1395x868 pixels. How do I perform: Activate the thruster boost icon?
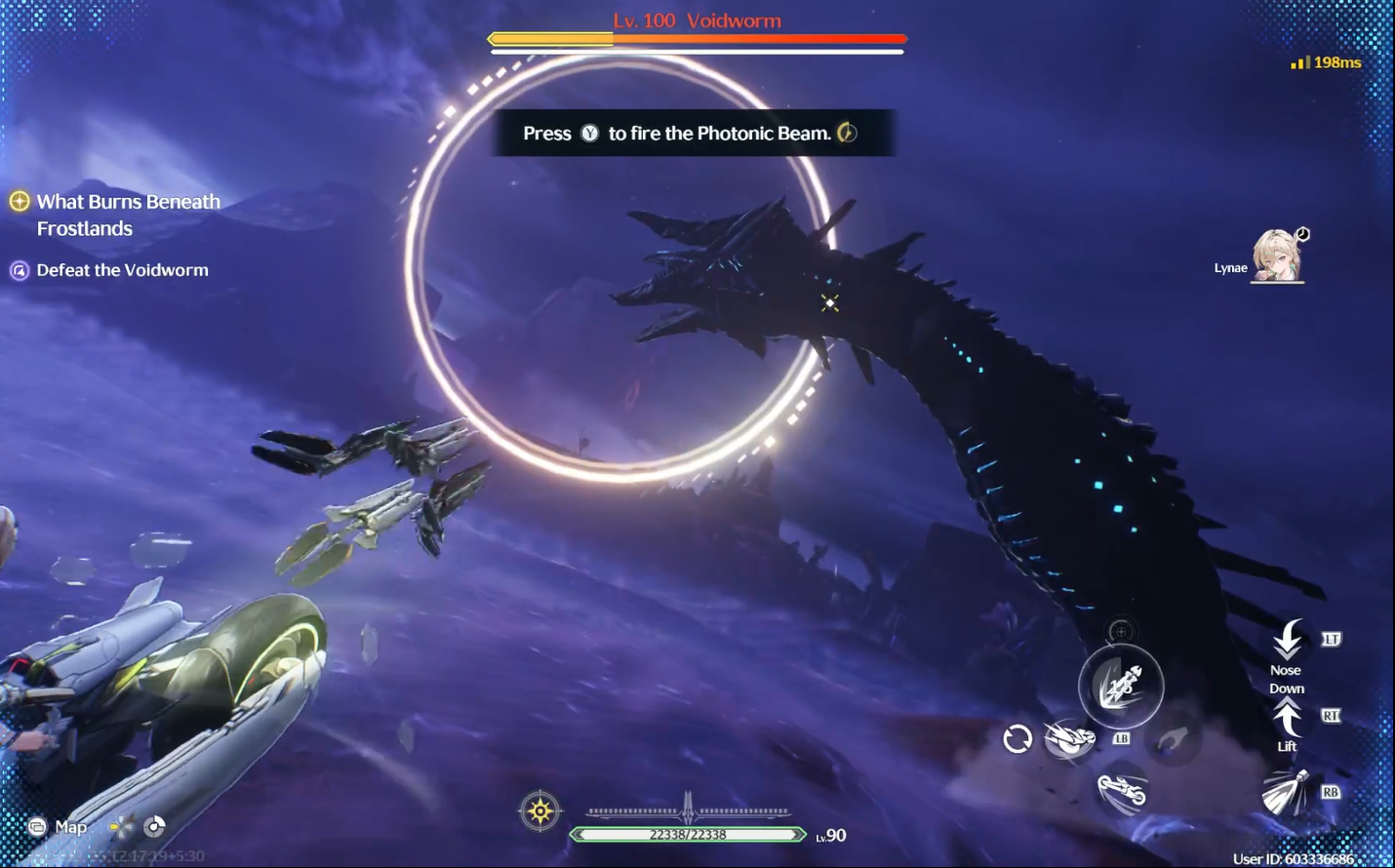1286,792
